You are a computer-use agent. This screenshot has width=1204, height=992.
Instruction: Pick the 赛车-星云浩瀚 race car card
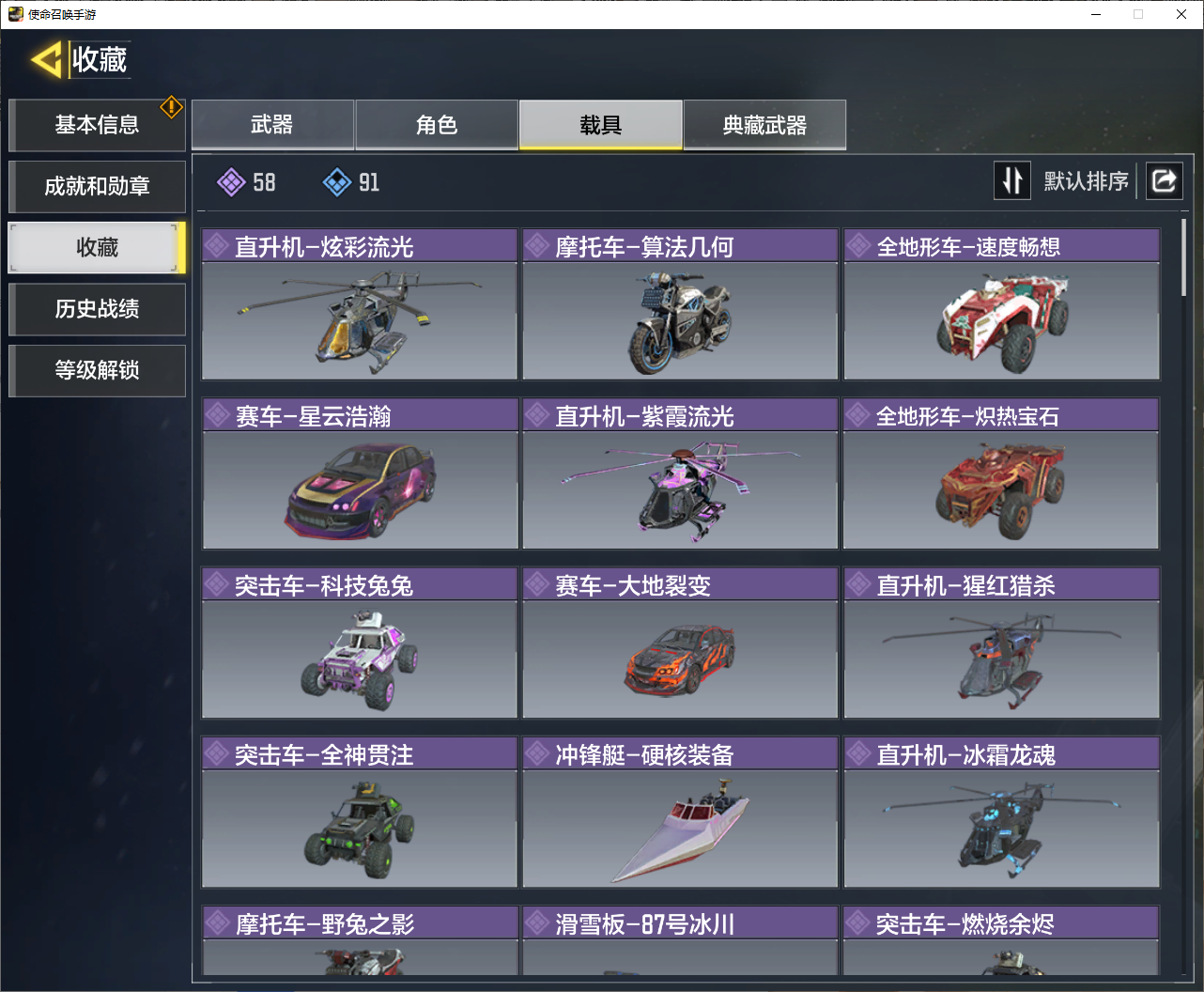tap(360, 473)
